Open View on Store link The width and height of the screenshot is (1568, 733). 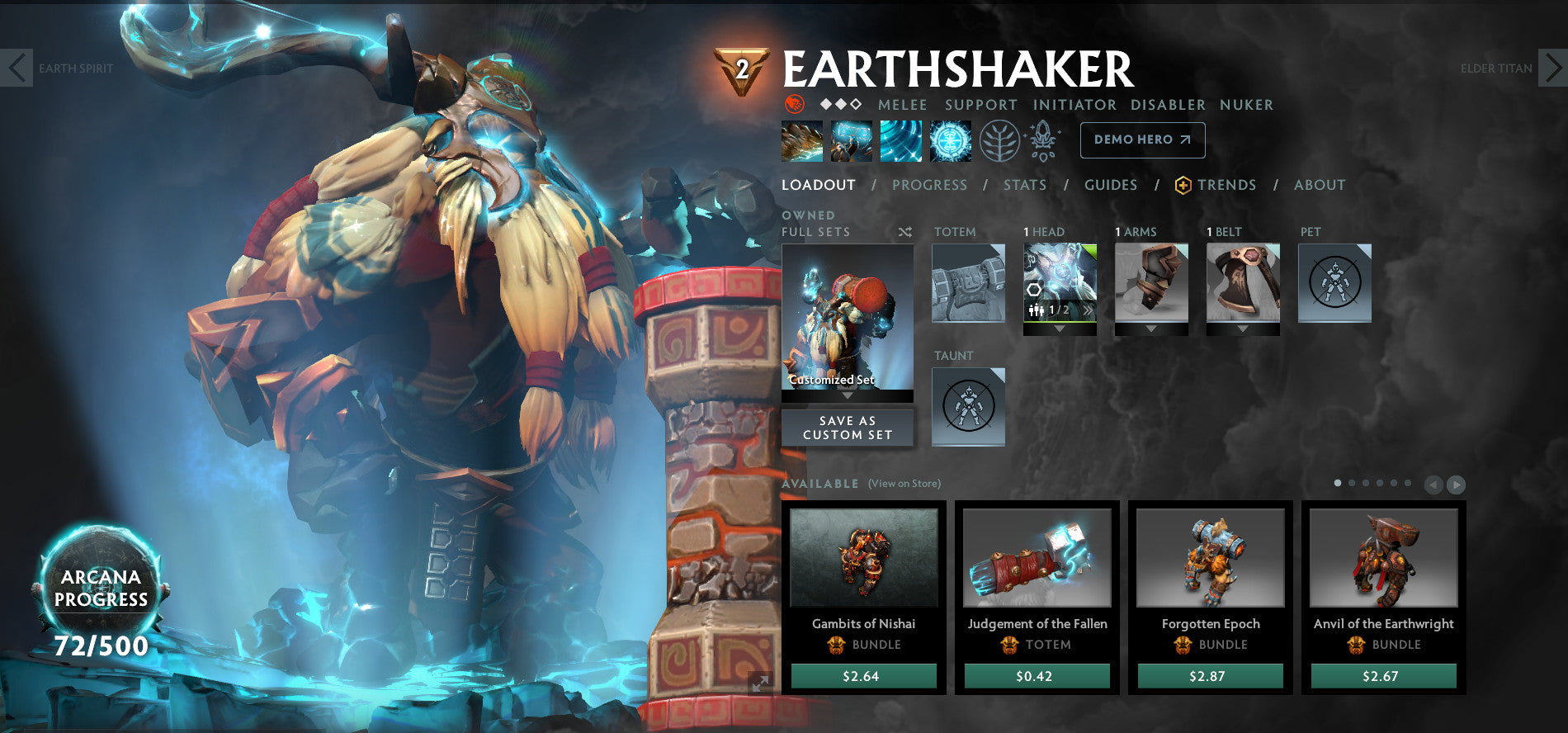tap(904, 483)
